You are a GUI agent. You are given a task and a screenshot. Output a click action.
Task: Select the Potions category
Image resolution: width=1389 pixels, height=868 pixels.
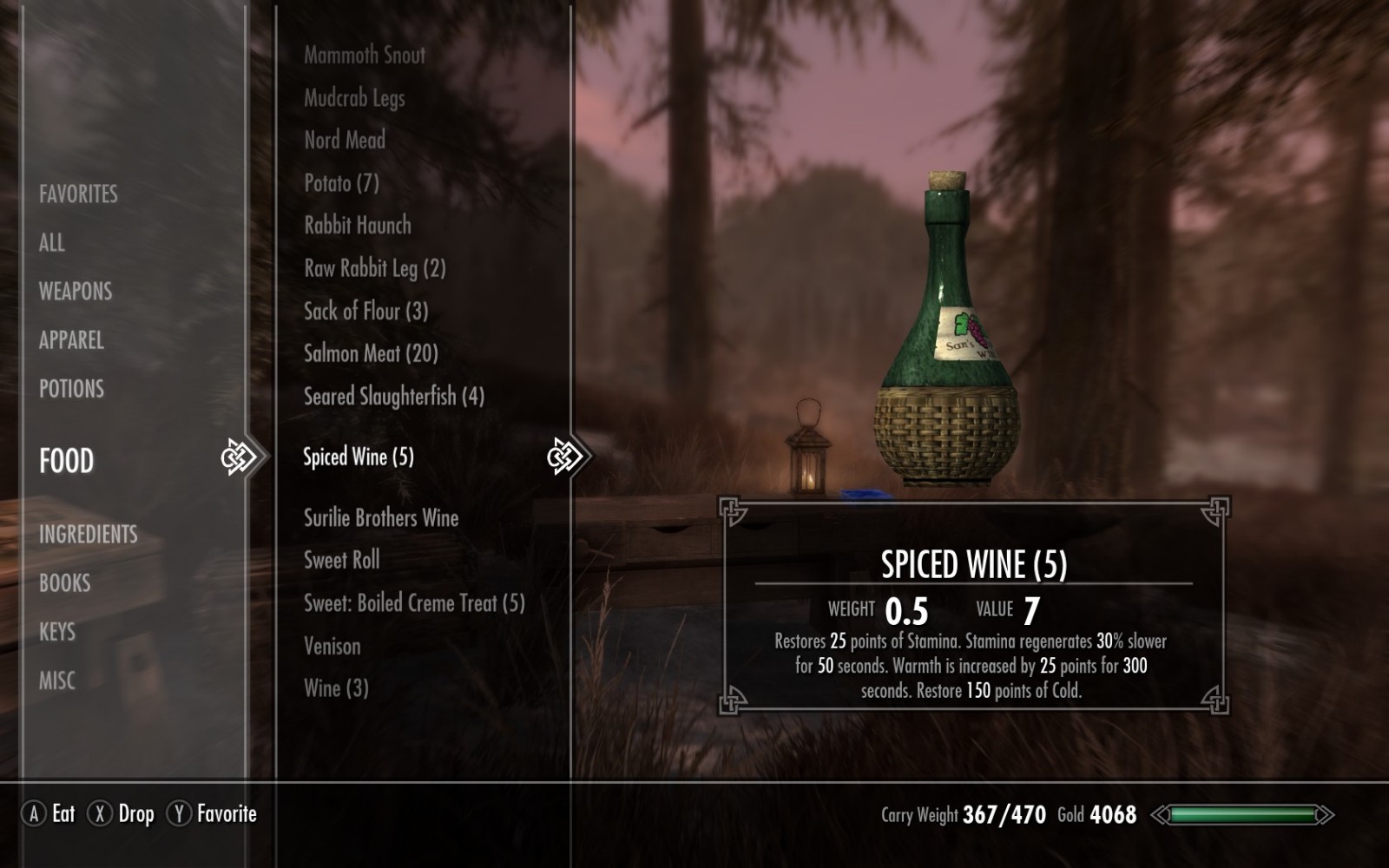71,388
